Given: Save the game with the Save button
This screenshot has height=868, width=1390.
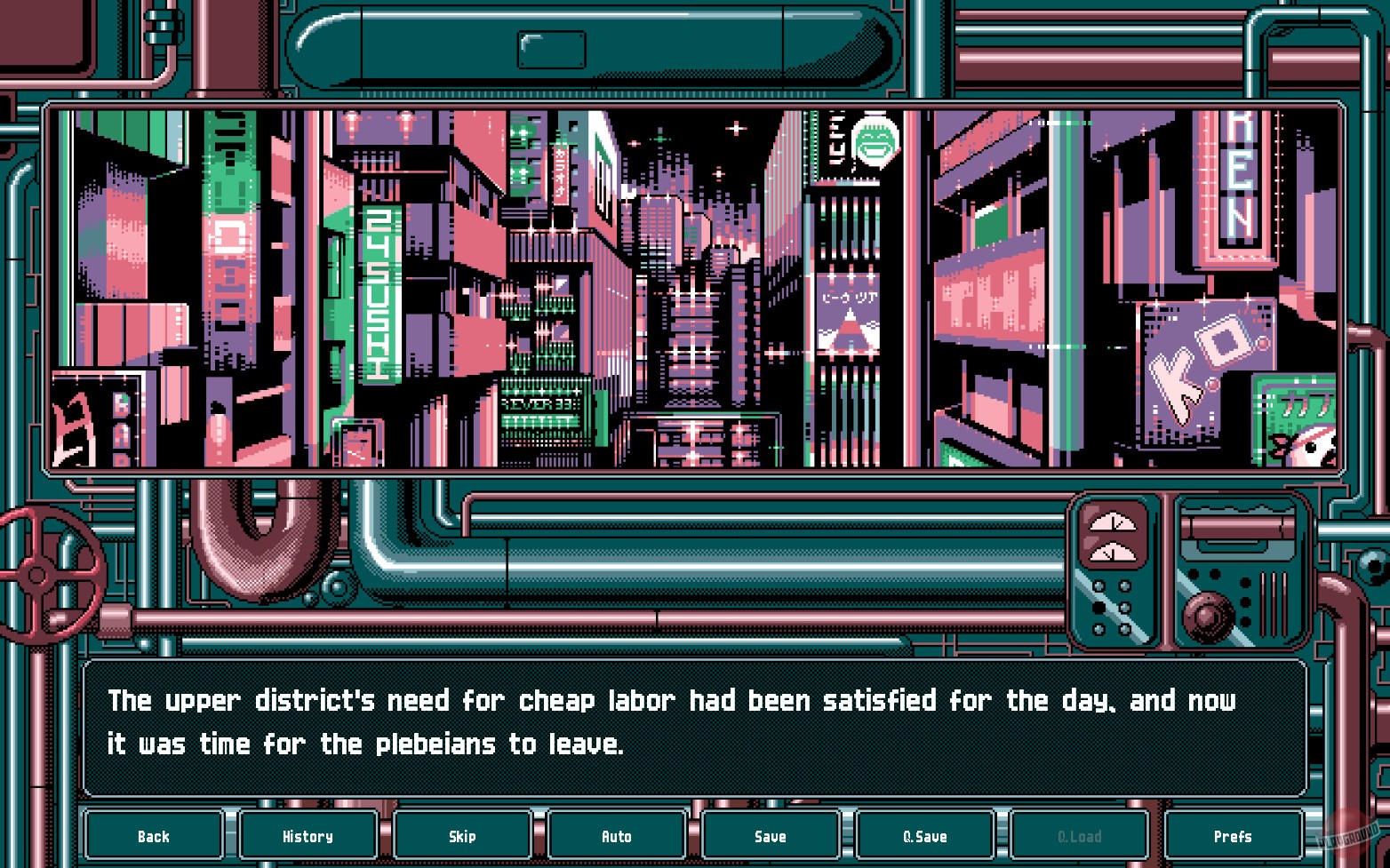Looking at the screenshot, I should (770, 836).
